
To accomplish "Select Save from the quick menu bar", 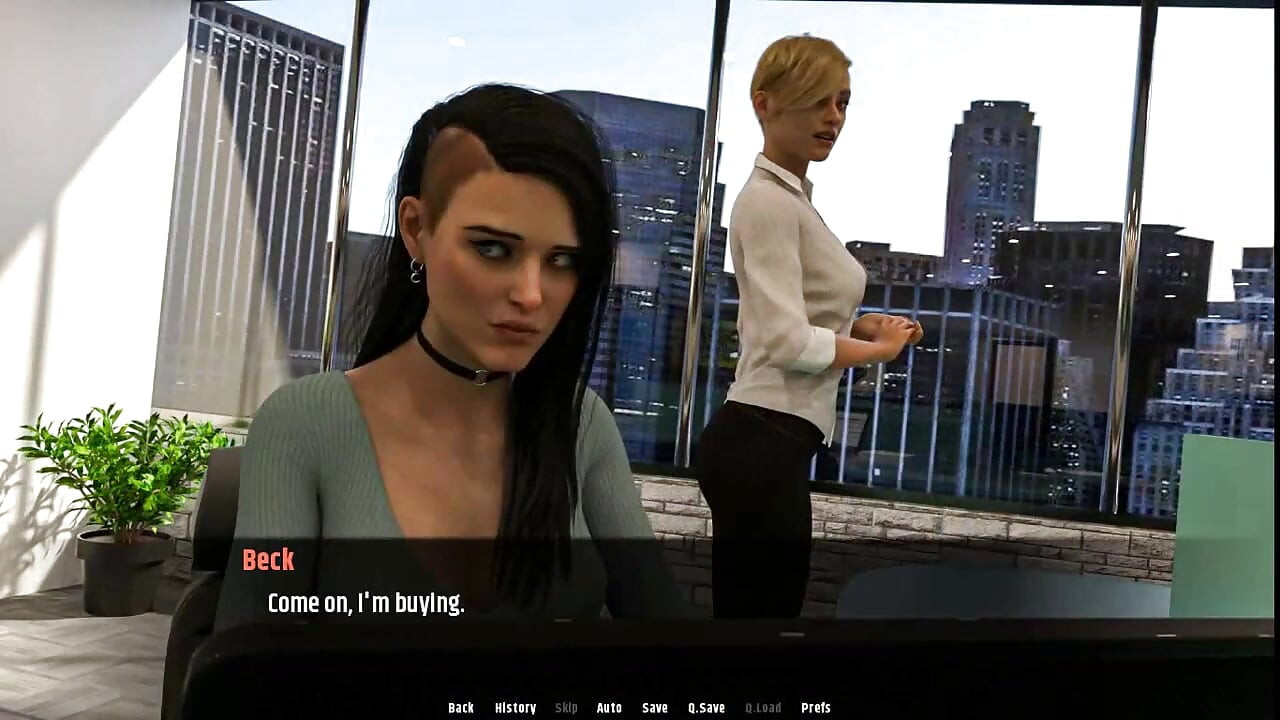I will (653, 707).
